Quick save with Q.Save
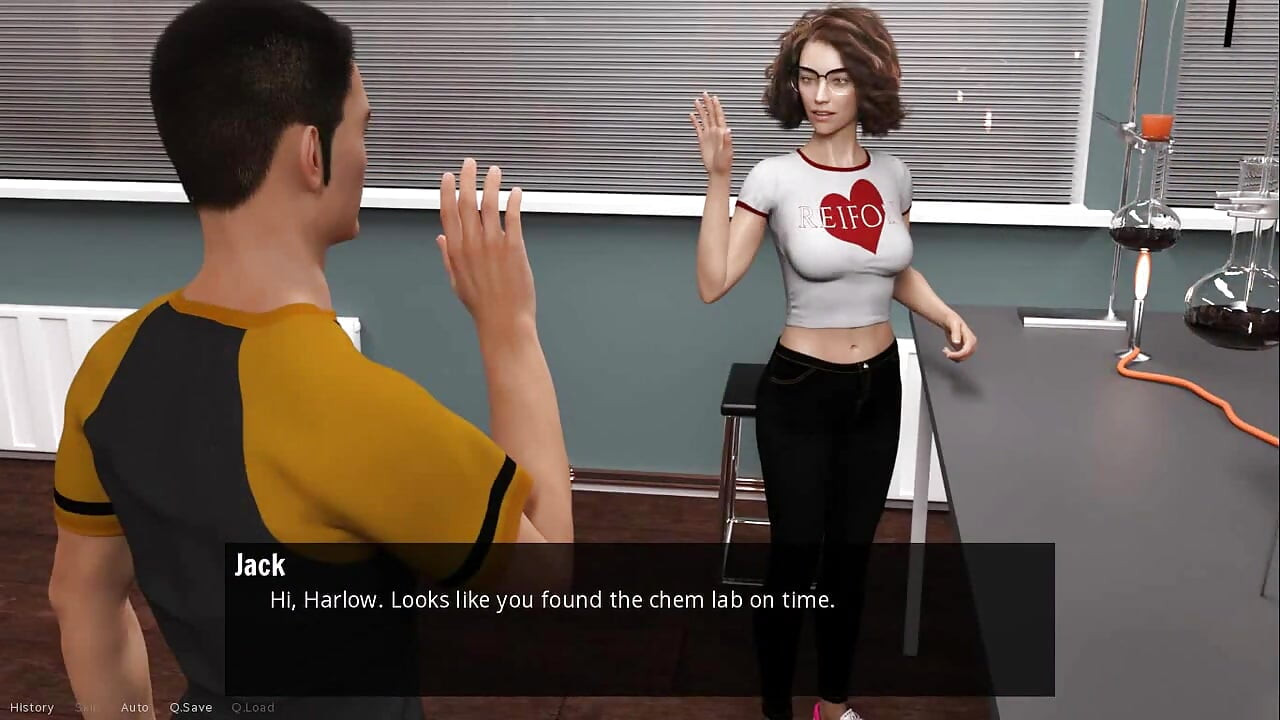The height and width of the screenshot is (720, 1280). (190, 707)
